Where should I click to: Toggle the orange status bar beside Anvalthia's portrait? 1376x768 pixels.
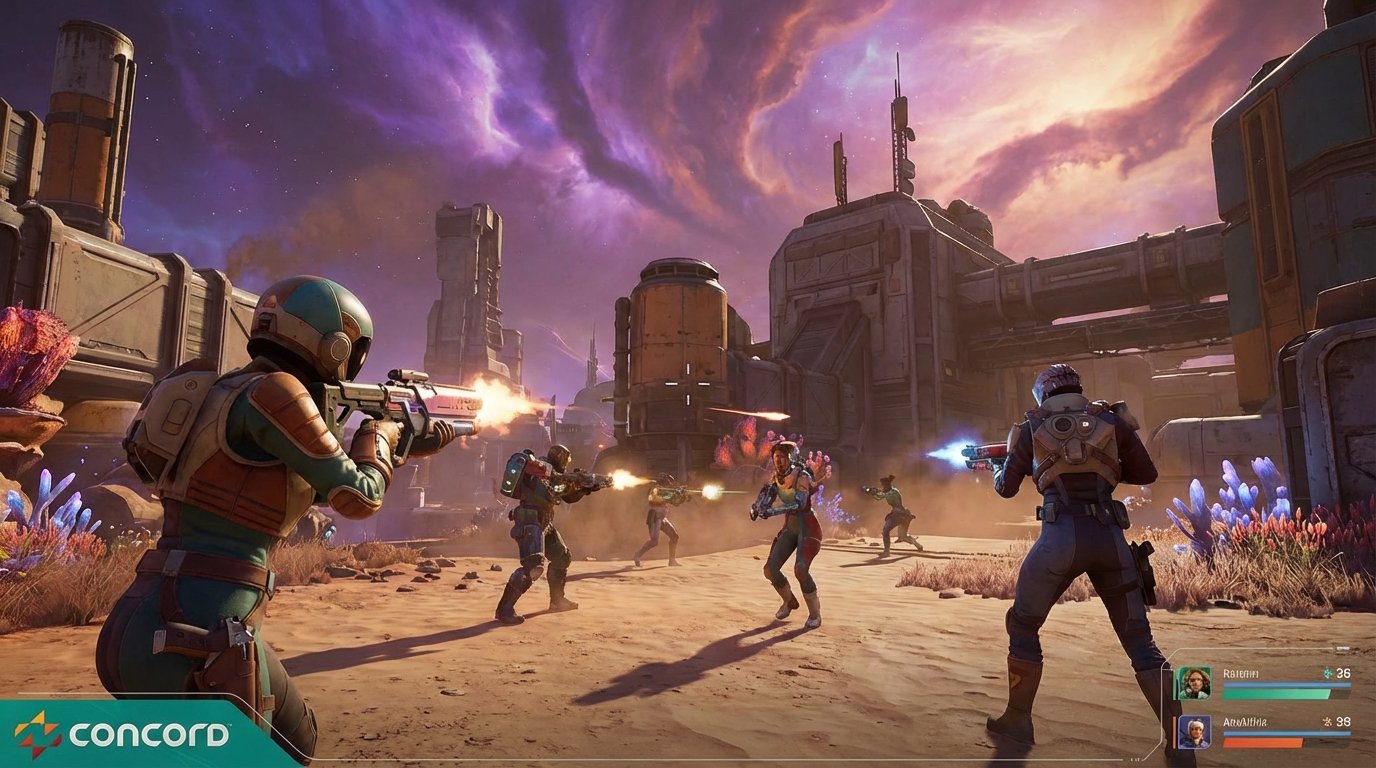(x=1262, y=743)
